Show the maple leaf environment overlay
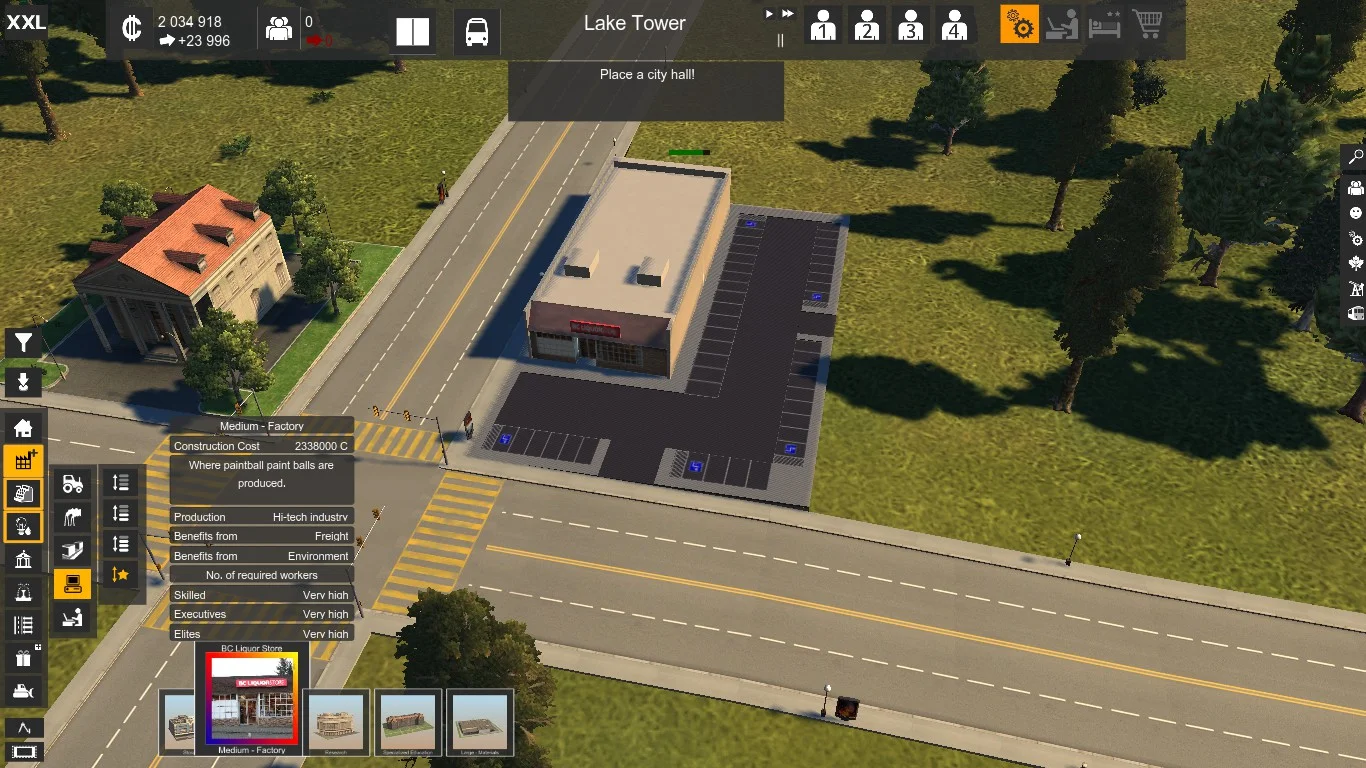1366x768 pixels. tap(1355, 263)
